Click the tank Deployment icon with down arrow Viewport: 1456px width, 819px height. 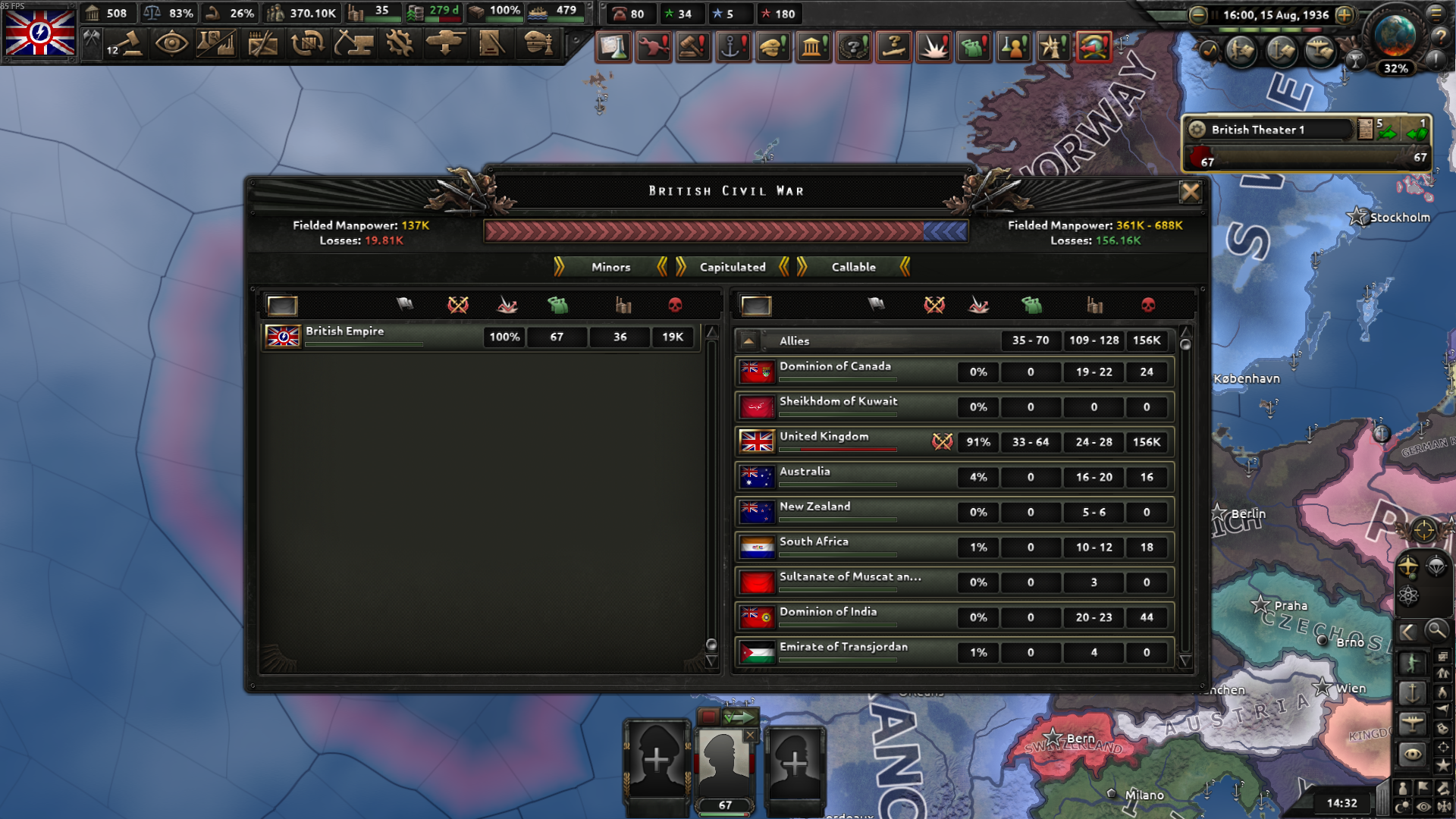[444, 45]
